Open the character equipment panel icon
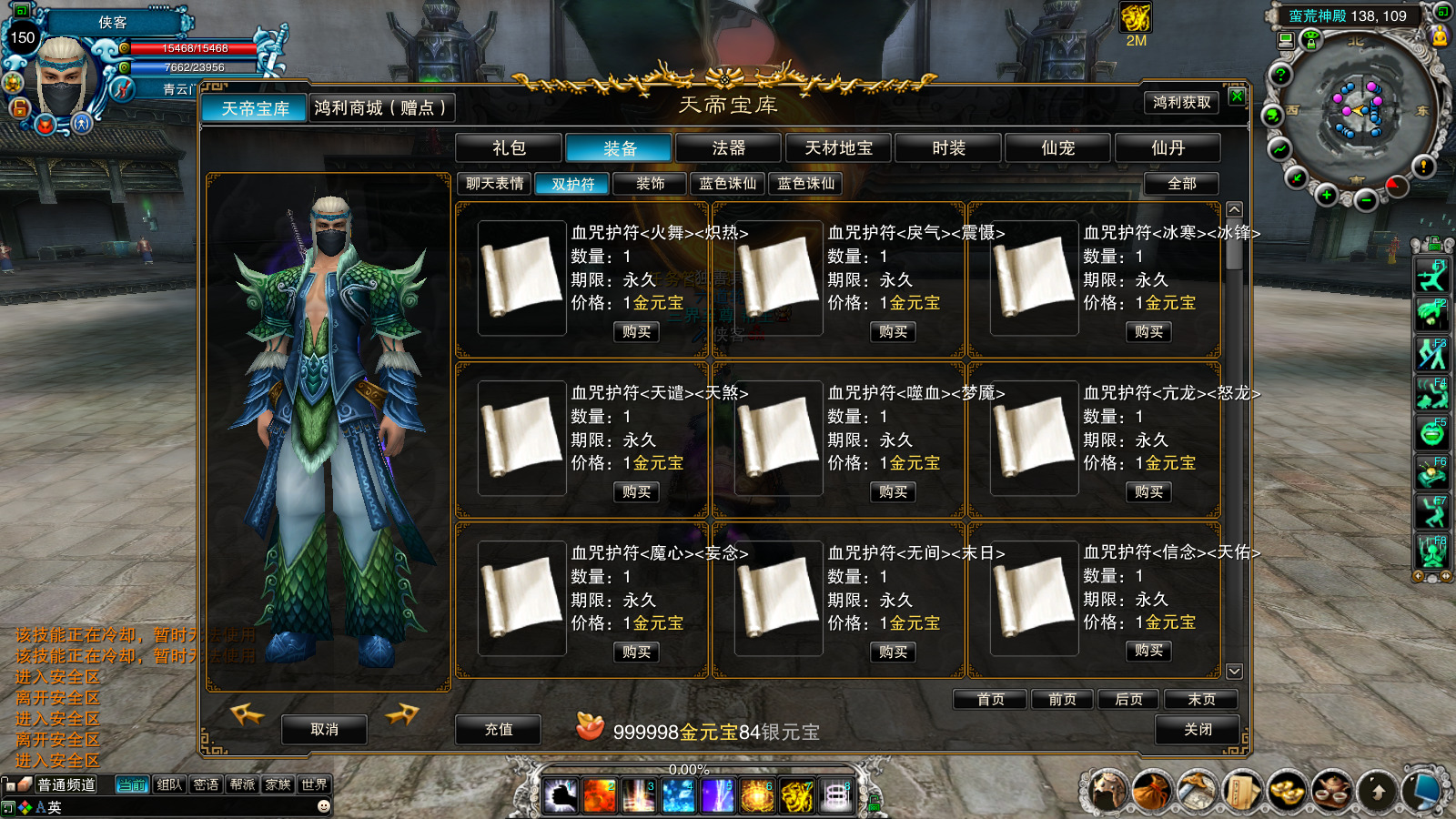 click(1108, 792)
